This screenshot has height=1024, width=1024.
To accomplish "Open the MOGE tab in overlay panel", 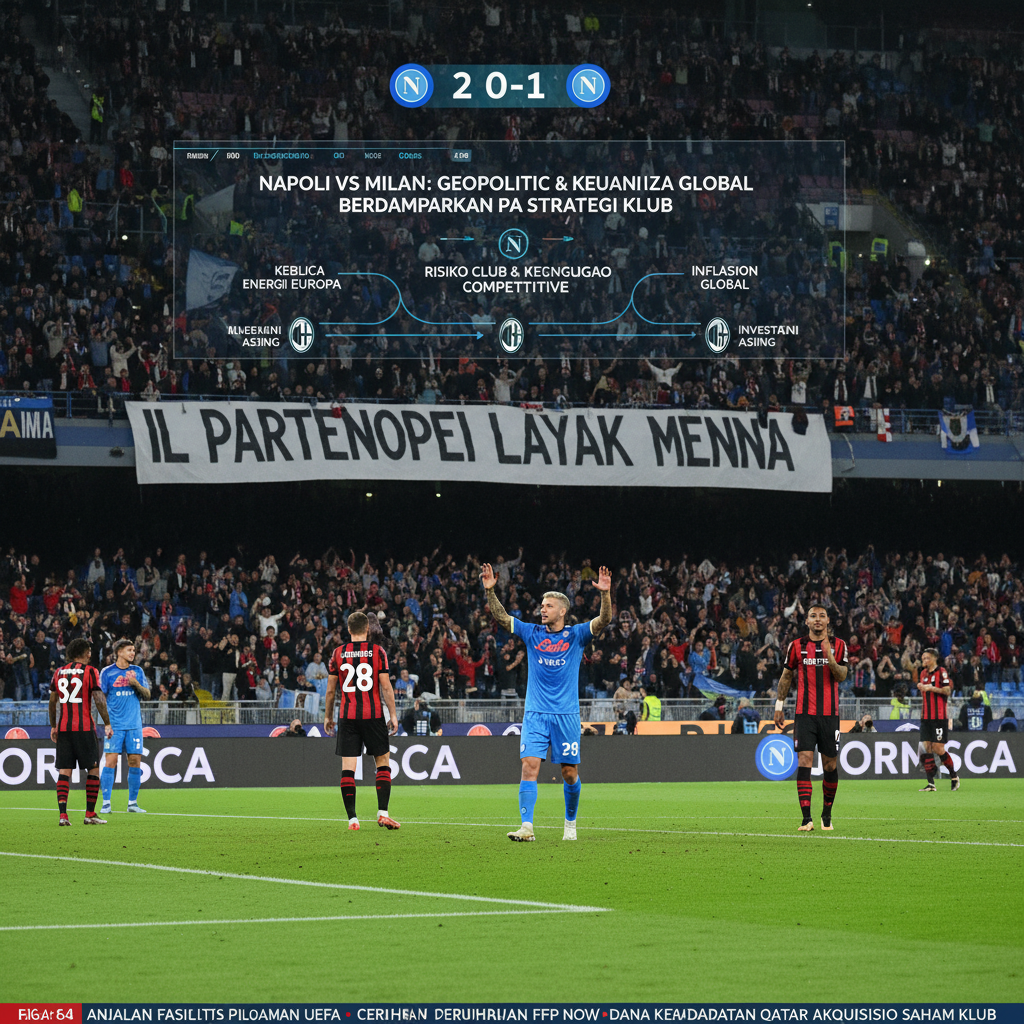I will point(373,156).
